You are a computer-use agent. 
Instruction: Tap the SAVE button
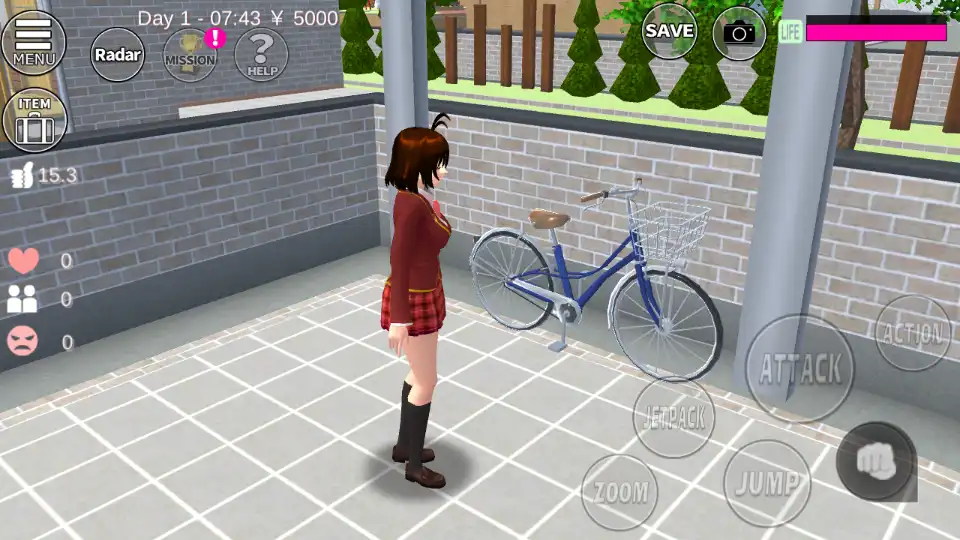[669, 32]
